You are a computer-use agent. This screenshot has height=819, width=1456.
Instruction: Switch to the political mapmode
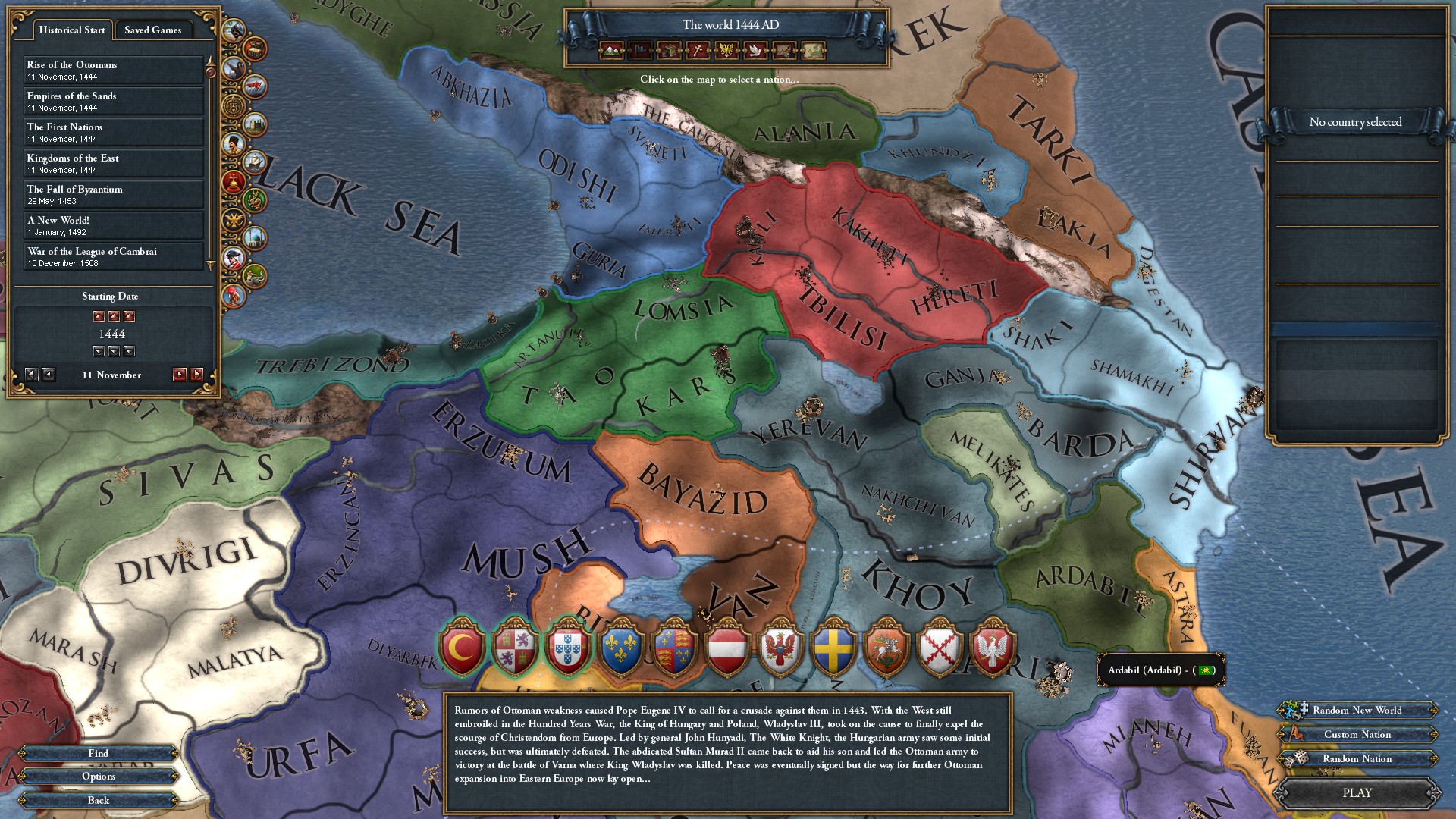[639, 51]
